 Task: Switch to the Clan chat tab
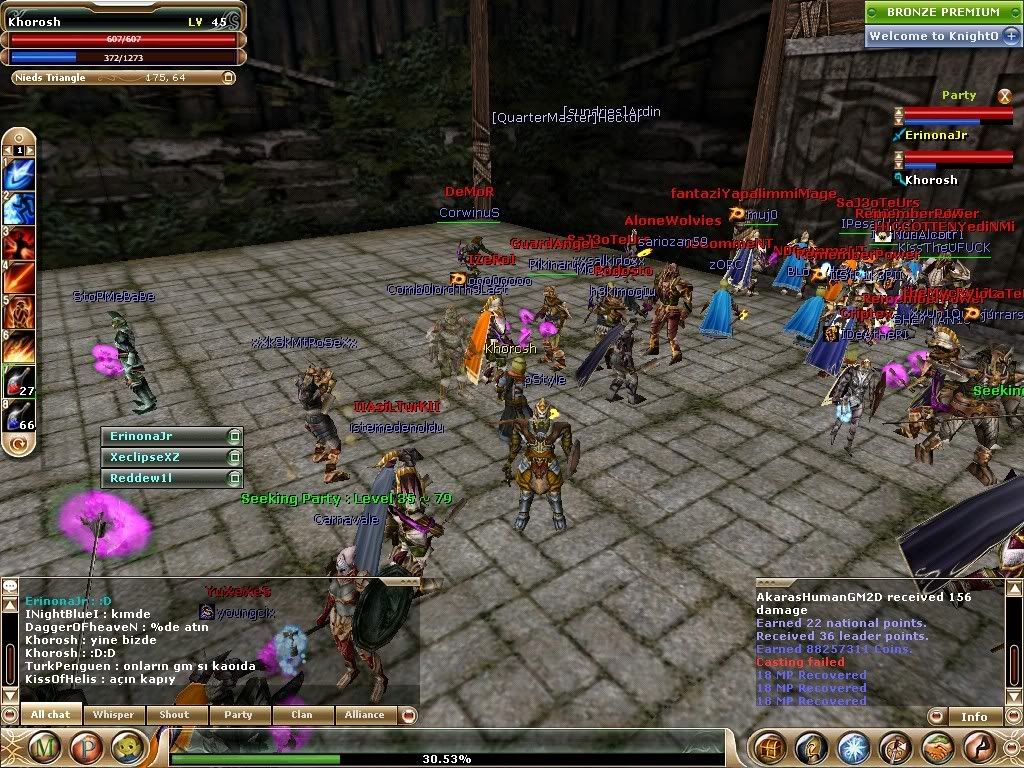pyautogui.click(x=301, y=715)
